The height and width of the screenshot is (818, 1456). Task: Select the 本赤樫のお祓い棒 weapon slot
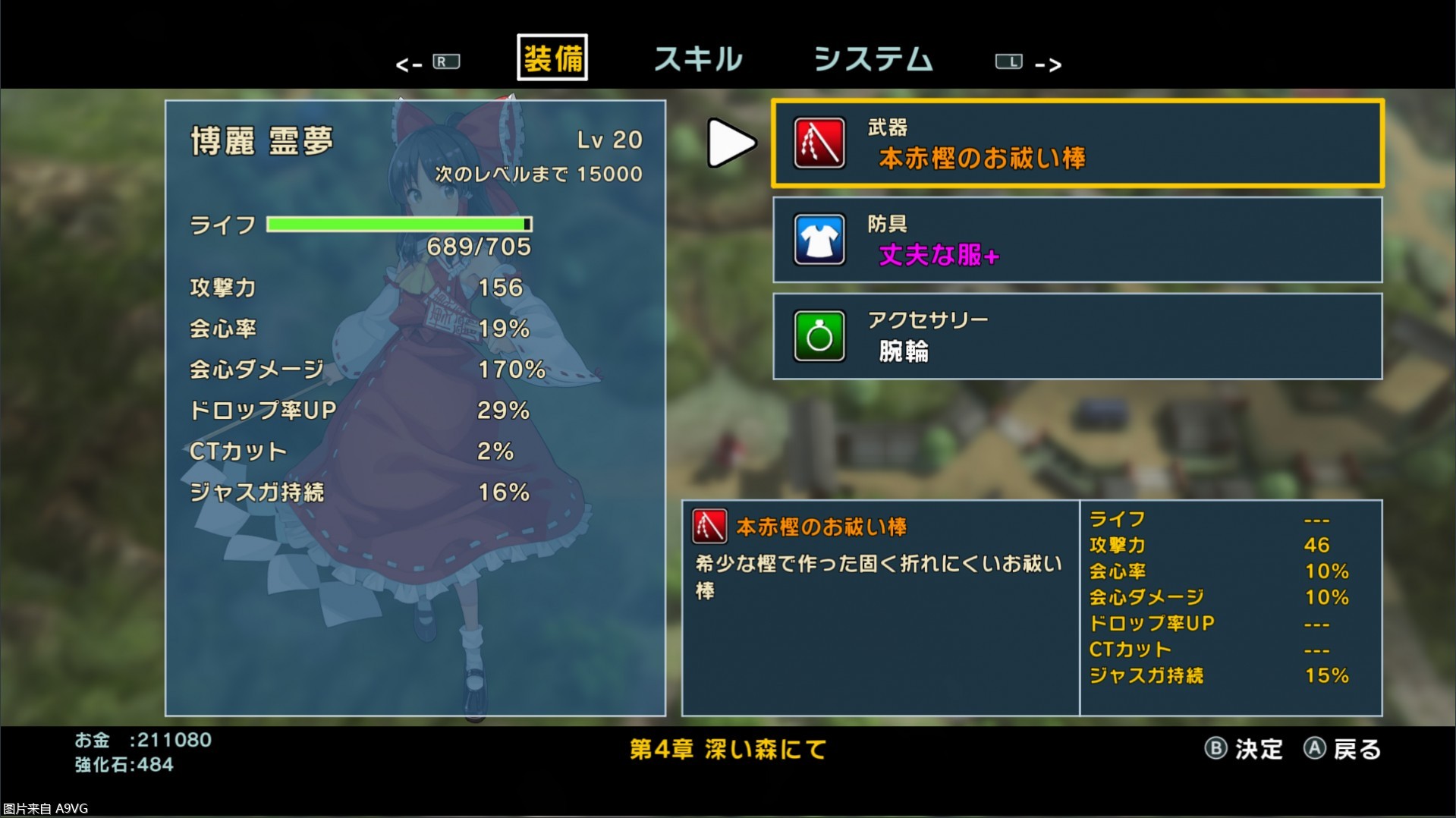[1077, 144]
